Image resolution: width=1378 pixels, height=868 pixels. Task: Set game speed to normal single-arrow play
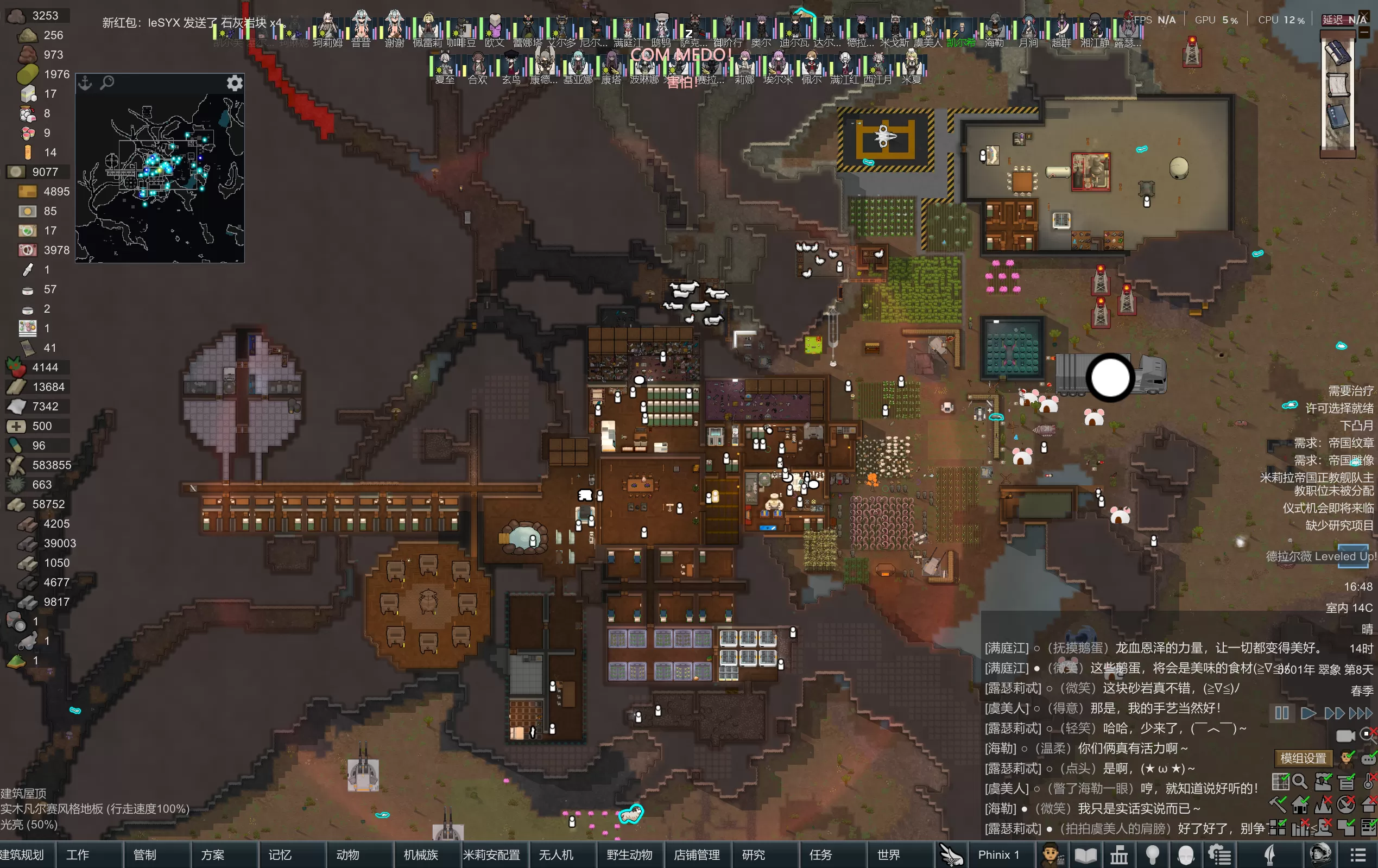[1308, 713]
